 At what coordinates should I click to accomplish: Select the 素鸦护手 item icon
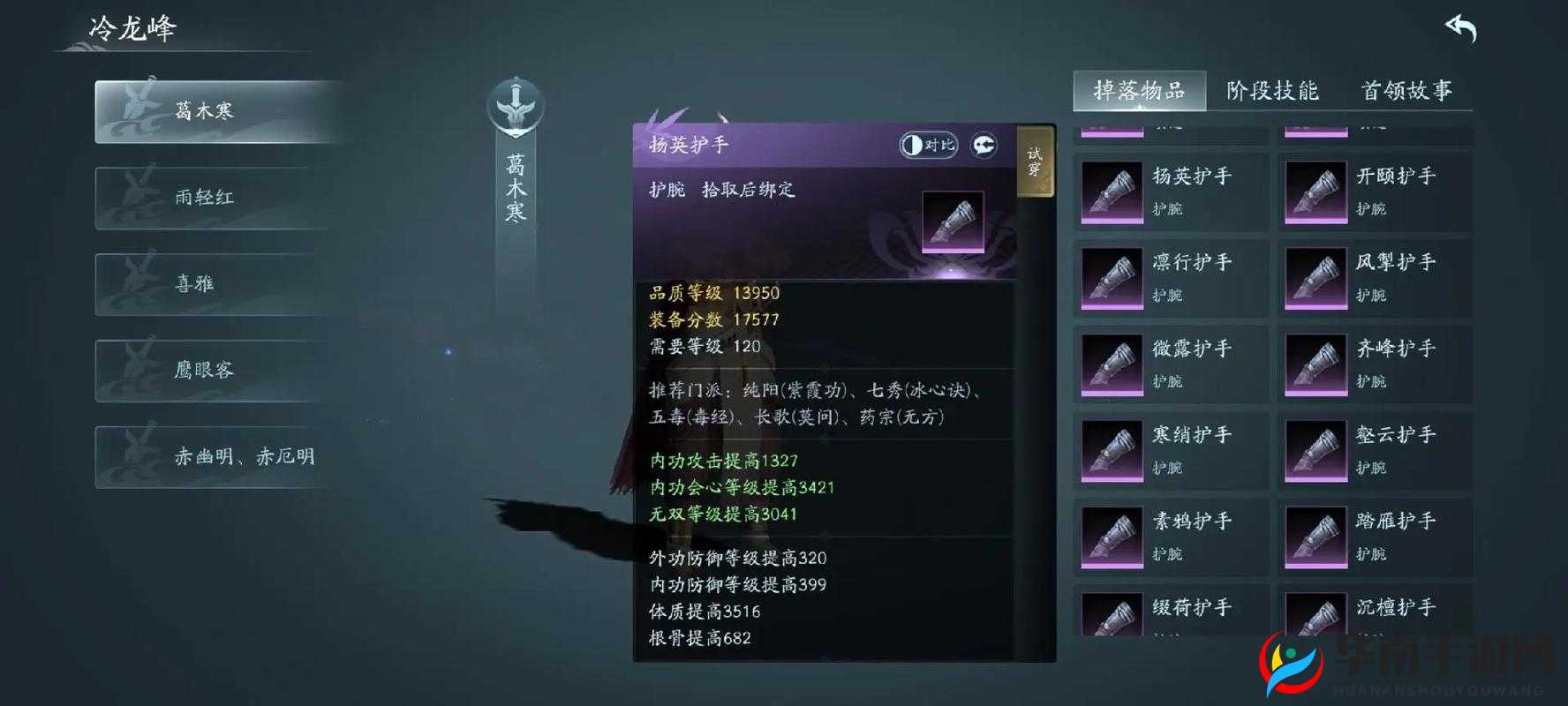point(1111,536)
